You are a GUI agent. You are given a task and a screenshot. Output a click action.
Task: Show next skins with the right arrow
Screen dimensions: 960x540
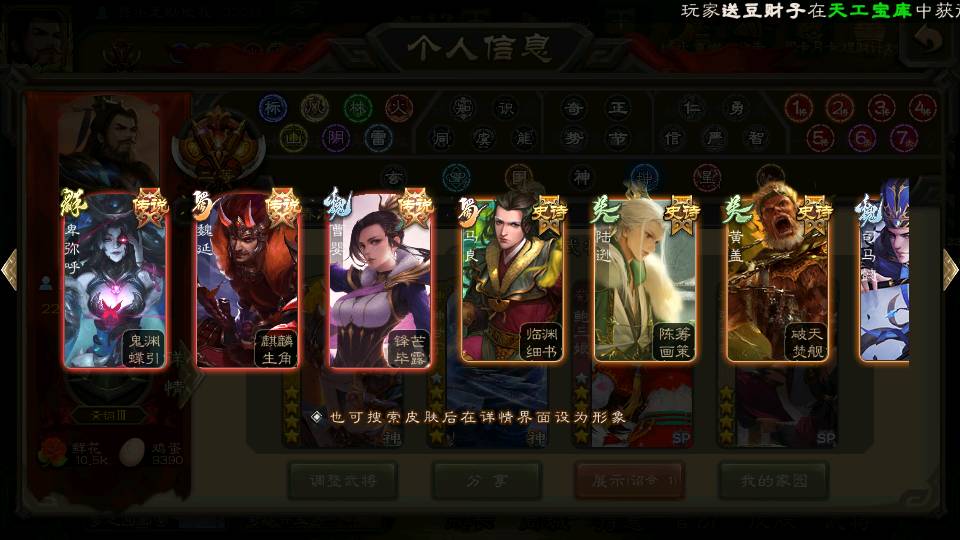(949, 268)
